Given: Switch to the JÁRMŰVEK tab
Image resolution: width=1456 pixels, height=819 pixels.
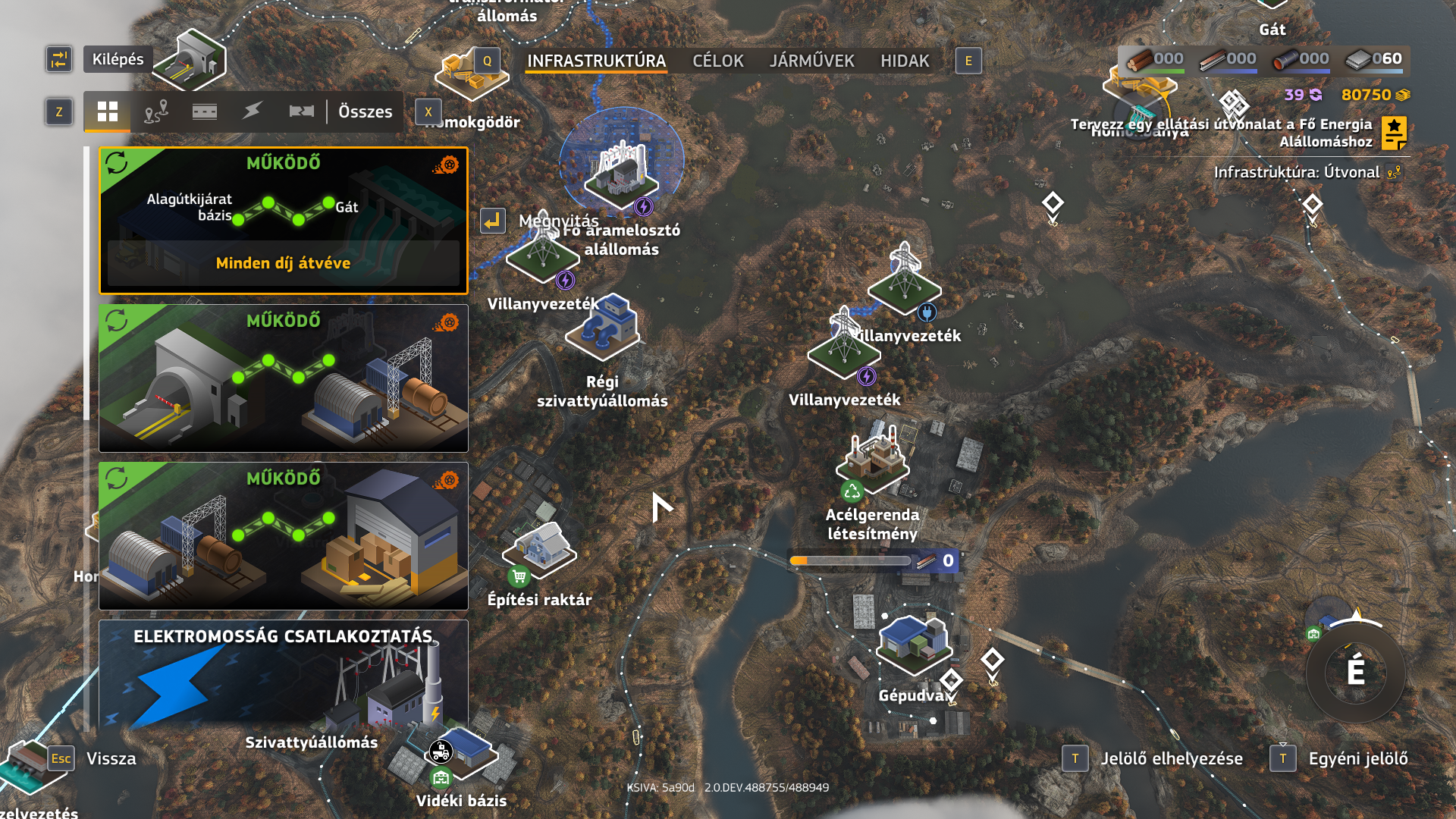Looking at the screenshot, I should point(811,61).
